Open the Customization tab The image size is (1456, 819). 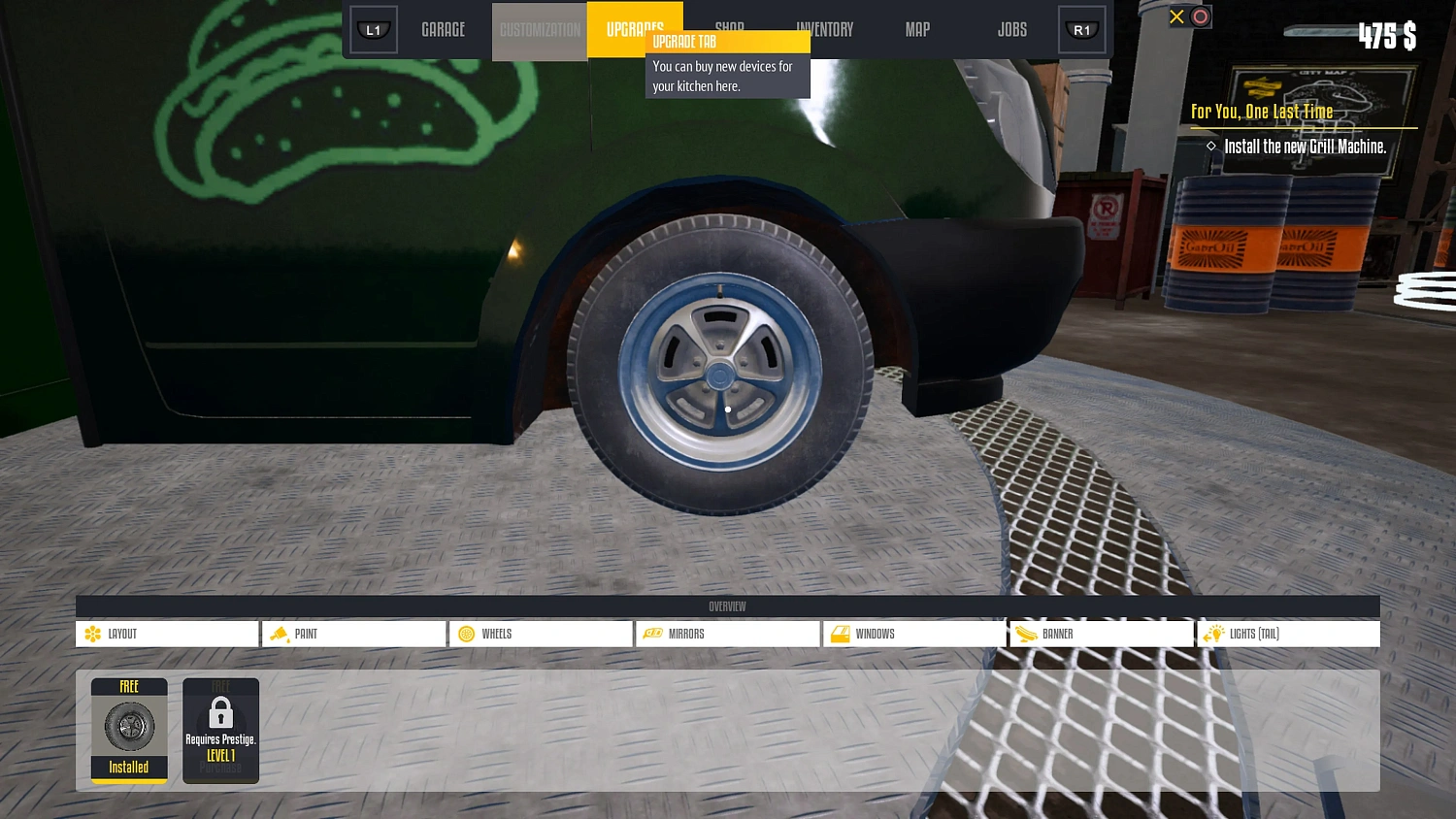tap(539, 29)
